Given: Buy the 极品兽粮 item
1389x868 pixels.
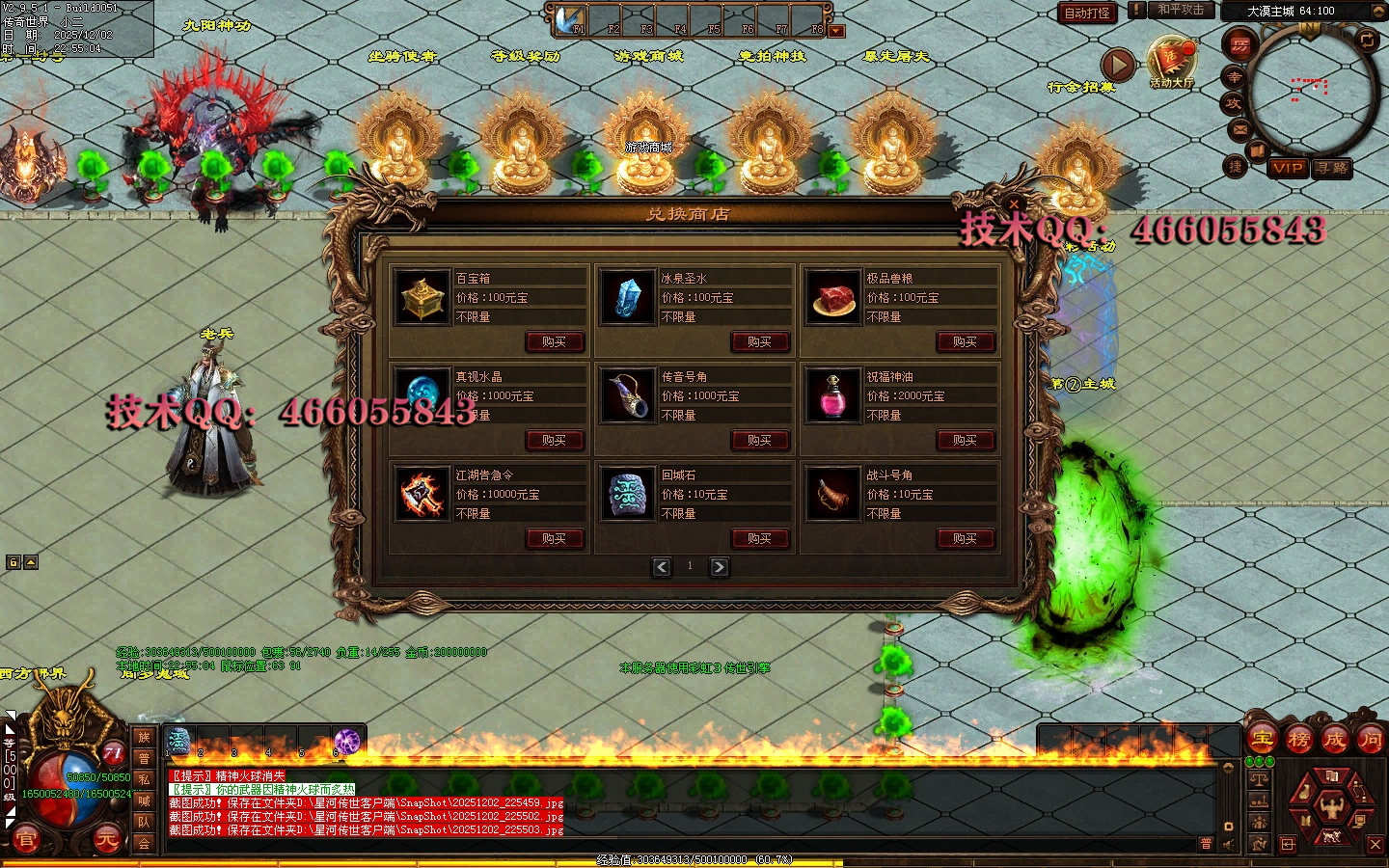Looking at the screenshot, I should pyautogui.click(x=966, y=341).
